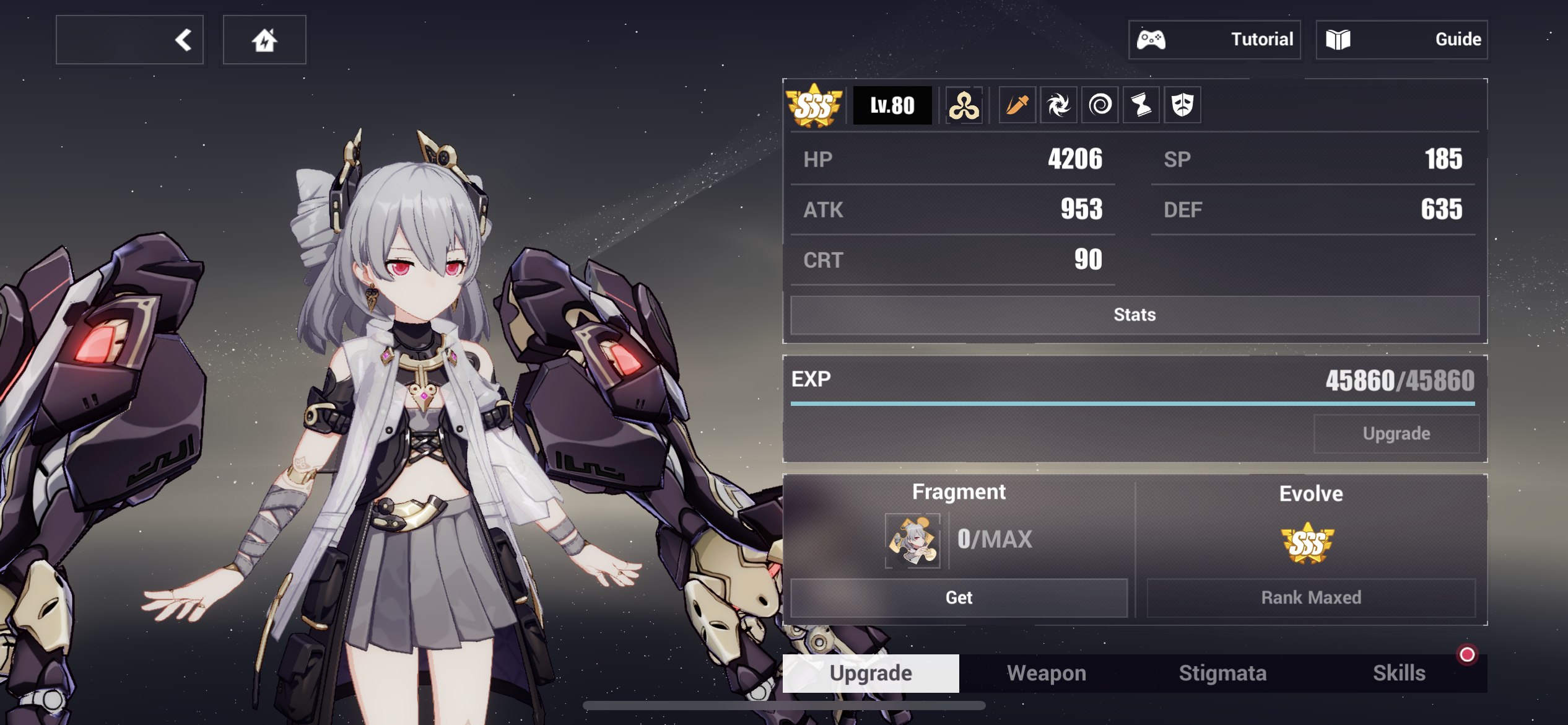The image size is (1568, 725).
Task: Open the Stigmata tab
Action: [1222, 672]
